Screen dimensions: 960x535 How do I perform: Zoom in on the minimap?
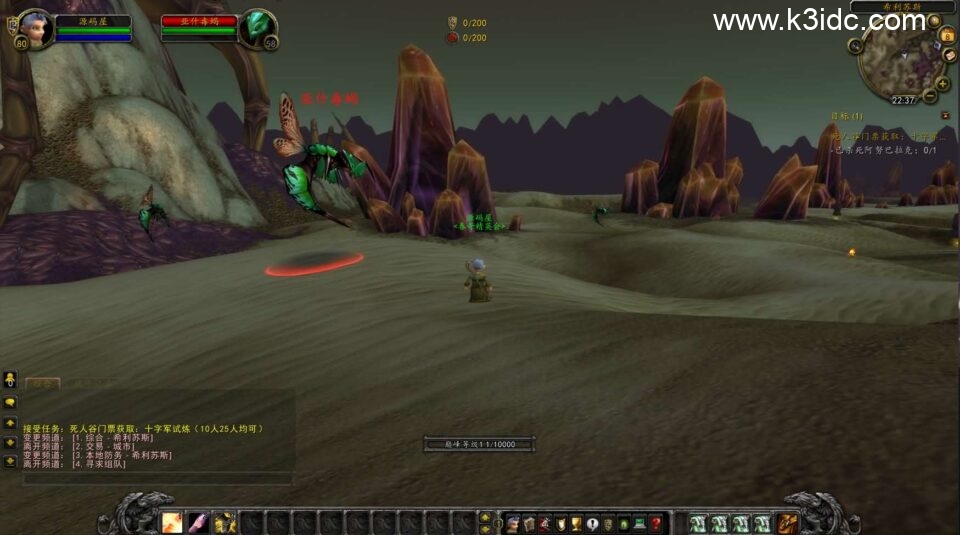tap(942, 84)
